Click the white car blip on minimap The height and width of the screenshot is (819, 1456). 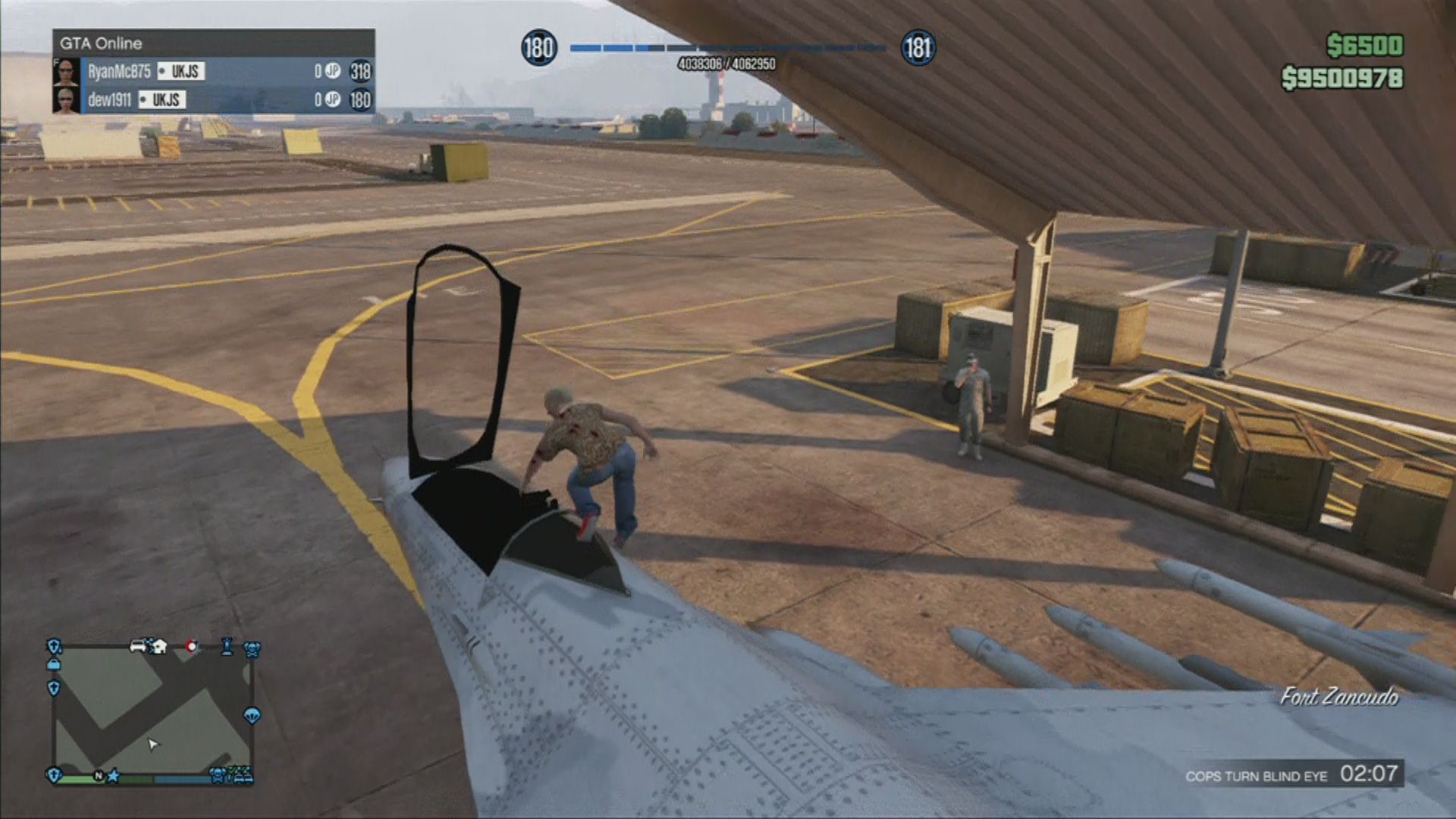coord(139,646)
